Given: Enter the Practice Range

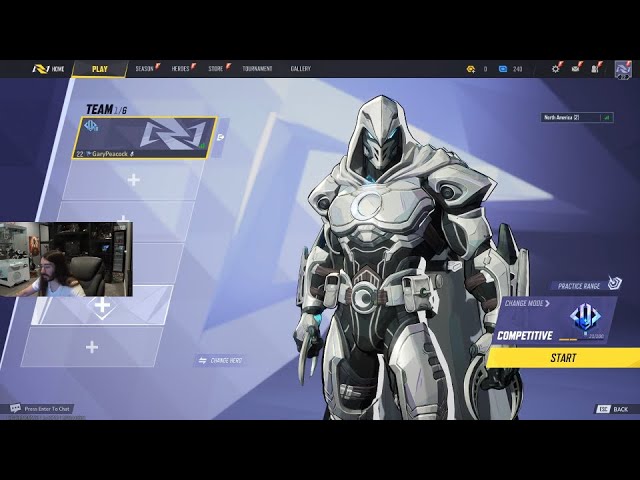Looking at the screenshot, I should pos(580,286).
